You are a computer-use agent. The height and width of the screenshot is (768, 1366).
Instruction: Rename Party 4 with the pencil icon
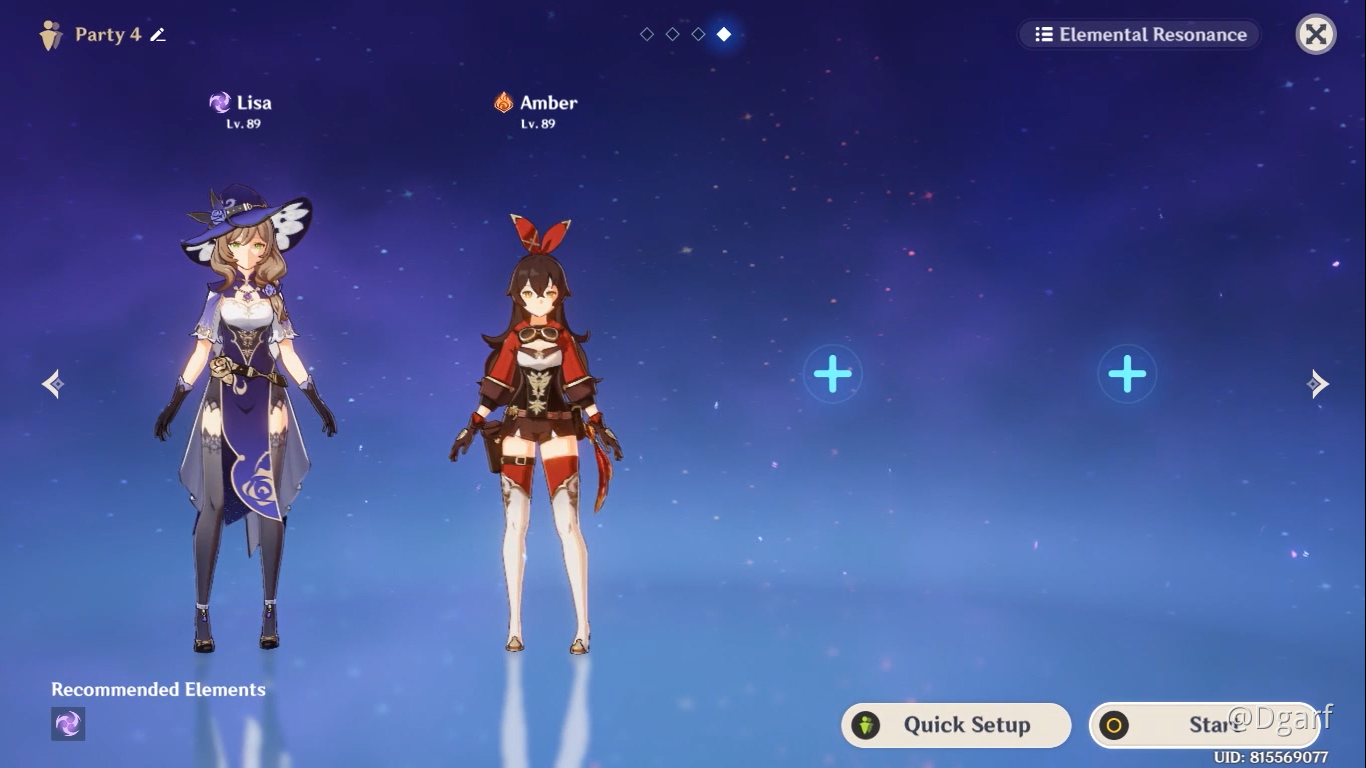point(158,35)
